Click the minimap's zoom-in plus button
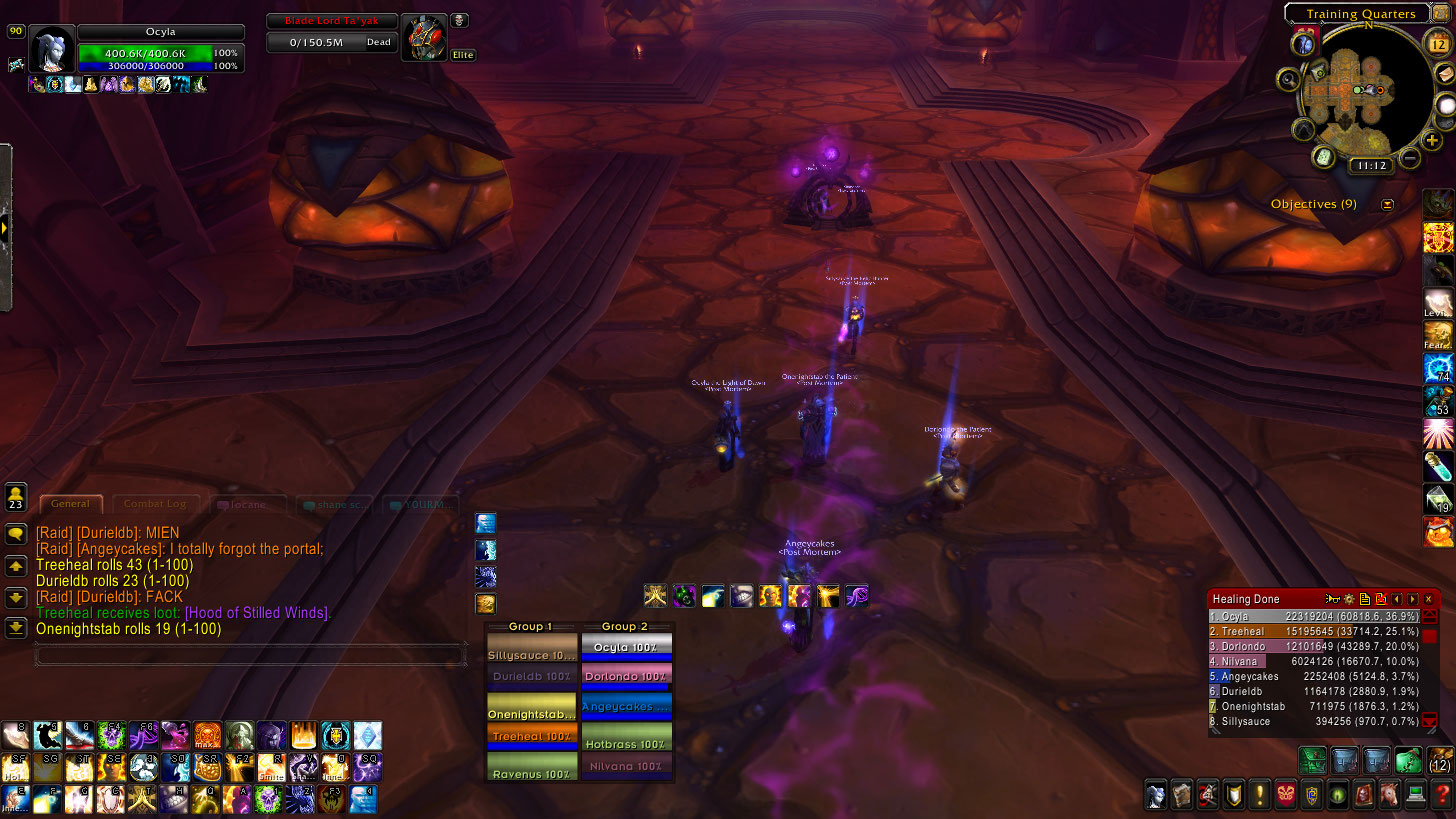 click(1433, 141)
